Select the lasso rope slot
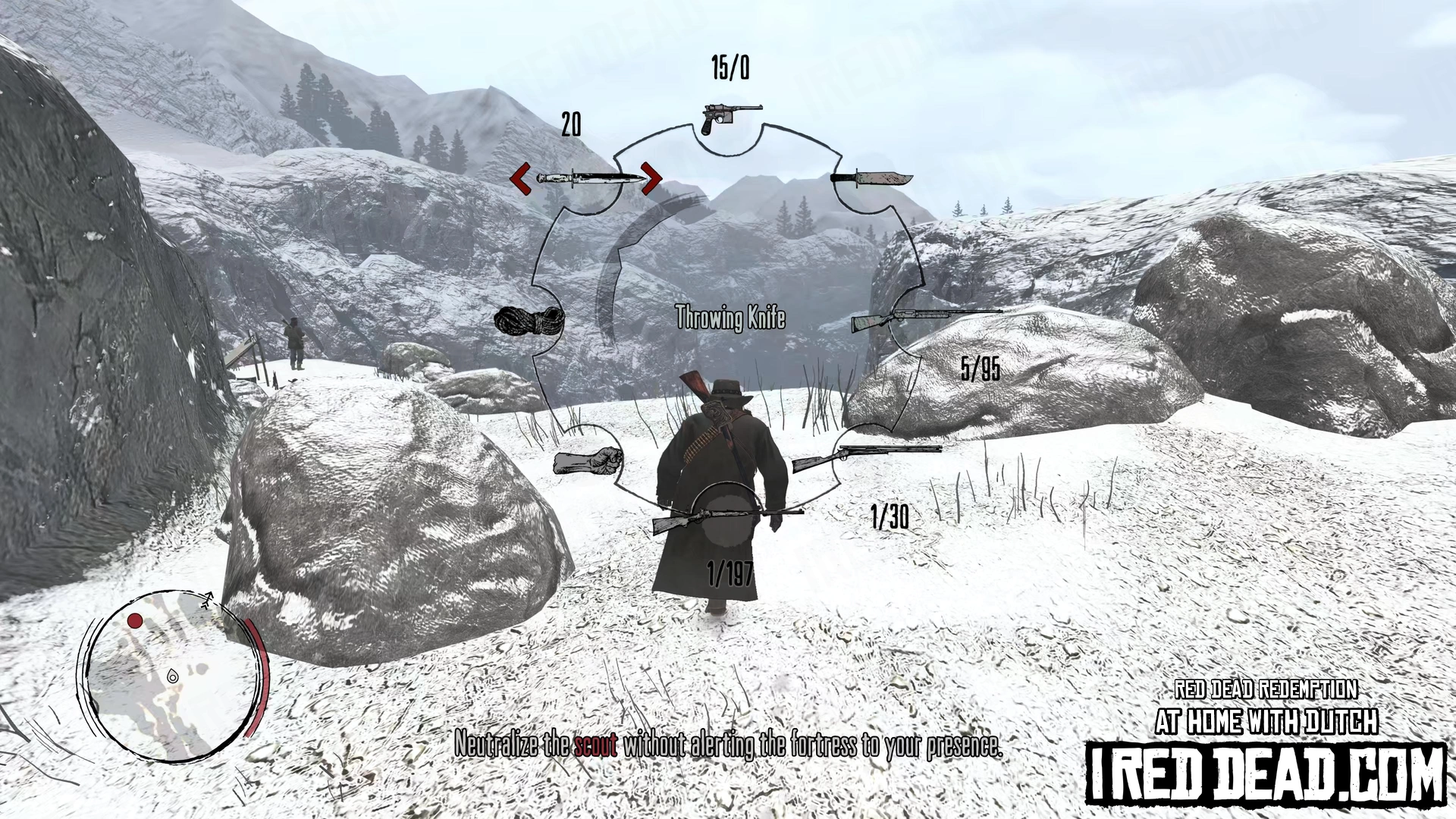 [529, 321]
